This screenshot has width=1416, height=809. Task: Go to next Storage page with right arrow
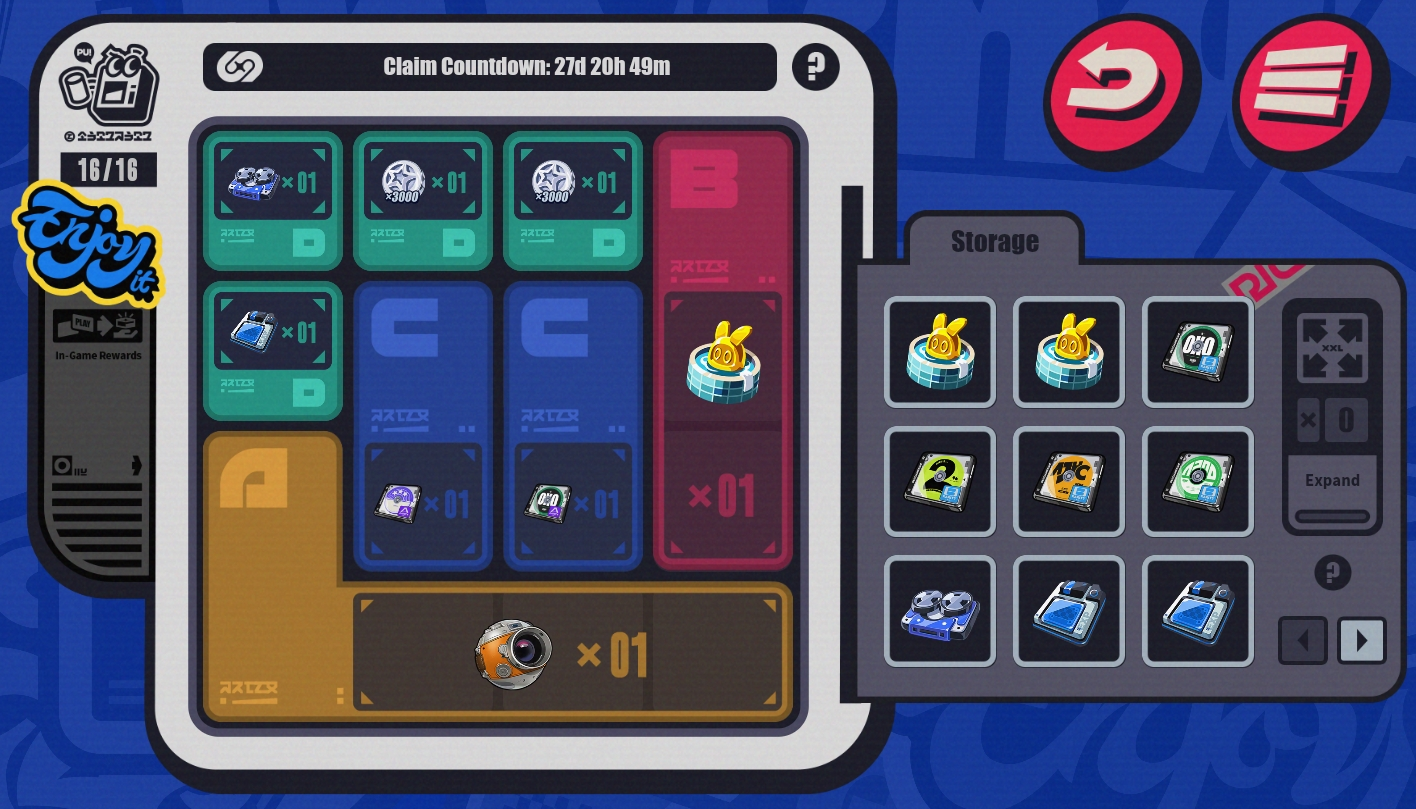coord(1361,640)
